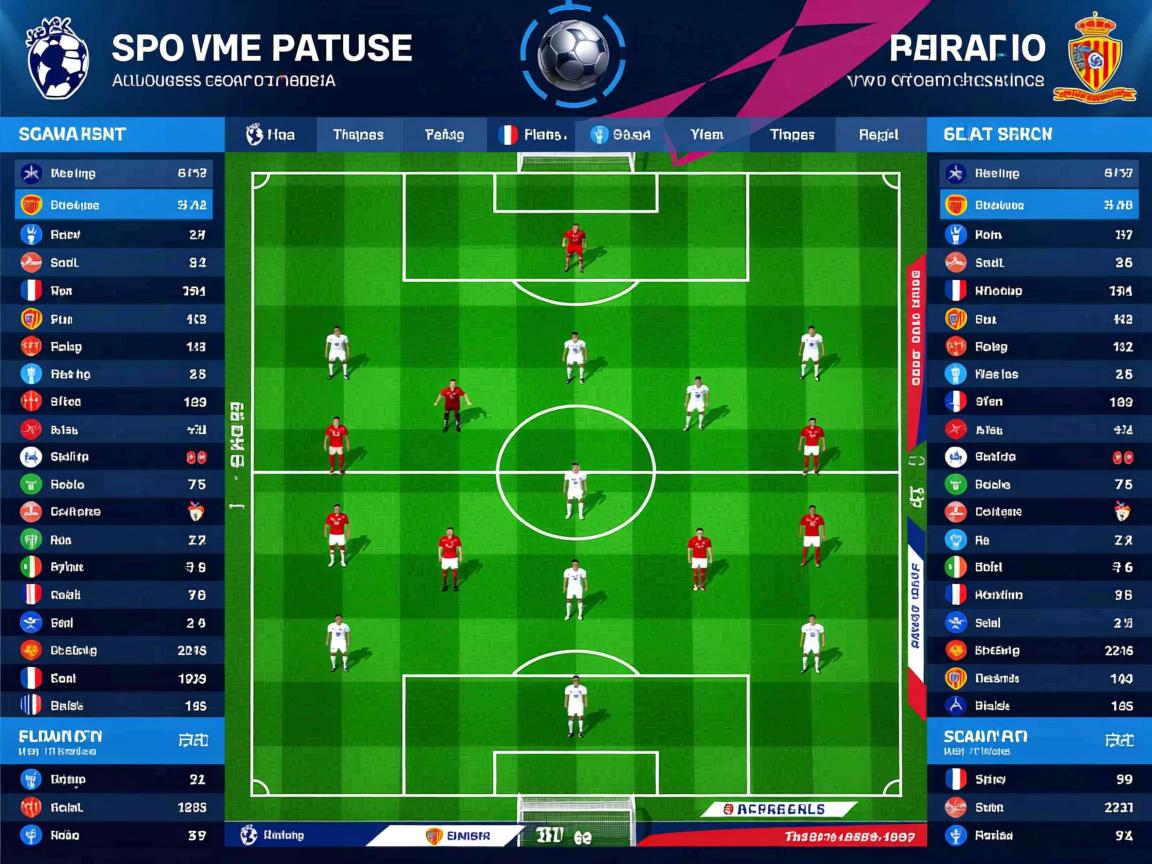Screen dimensions: 1152x864
Task: Open the Hoa tab with globe icon
Action: tap(271, 135)
